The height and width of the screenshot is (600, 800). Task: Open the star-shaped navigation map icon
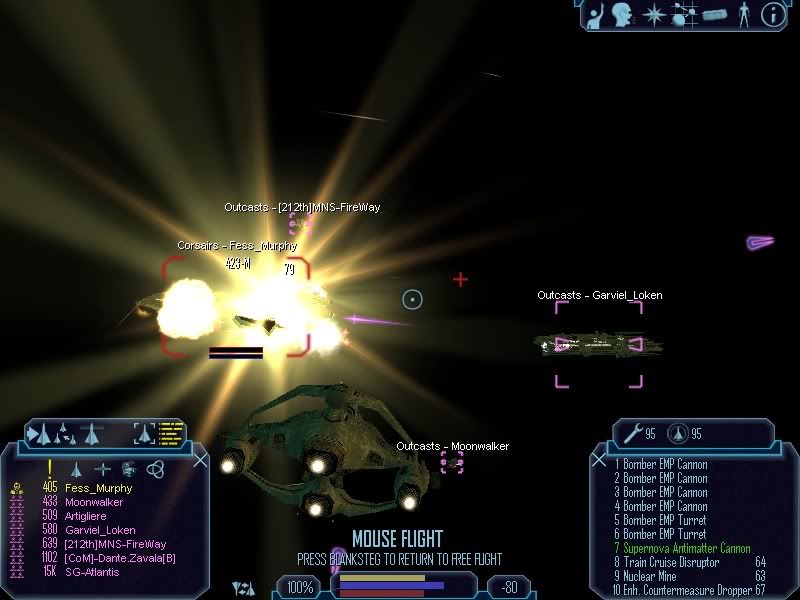(651, 14)
